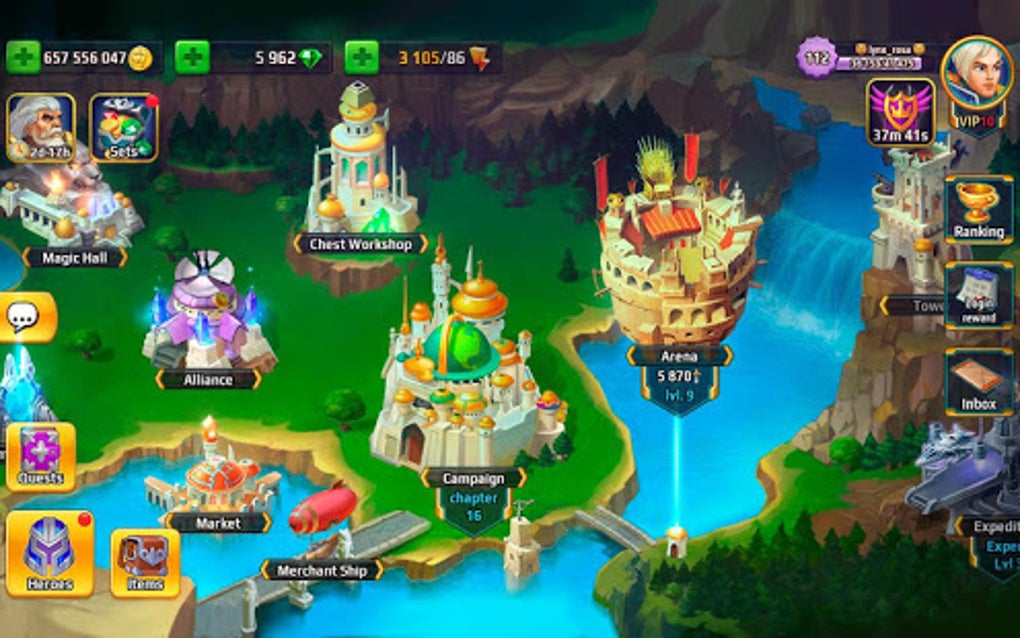Open the Chest Workshop
The height and width of the screenshot is (638, 1020).
360,180
